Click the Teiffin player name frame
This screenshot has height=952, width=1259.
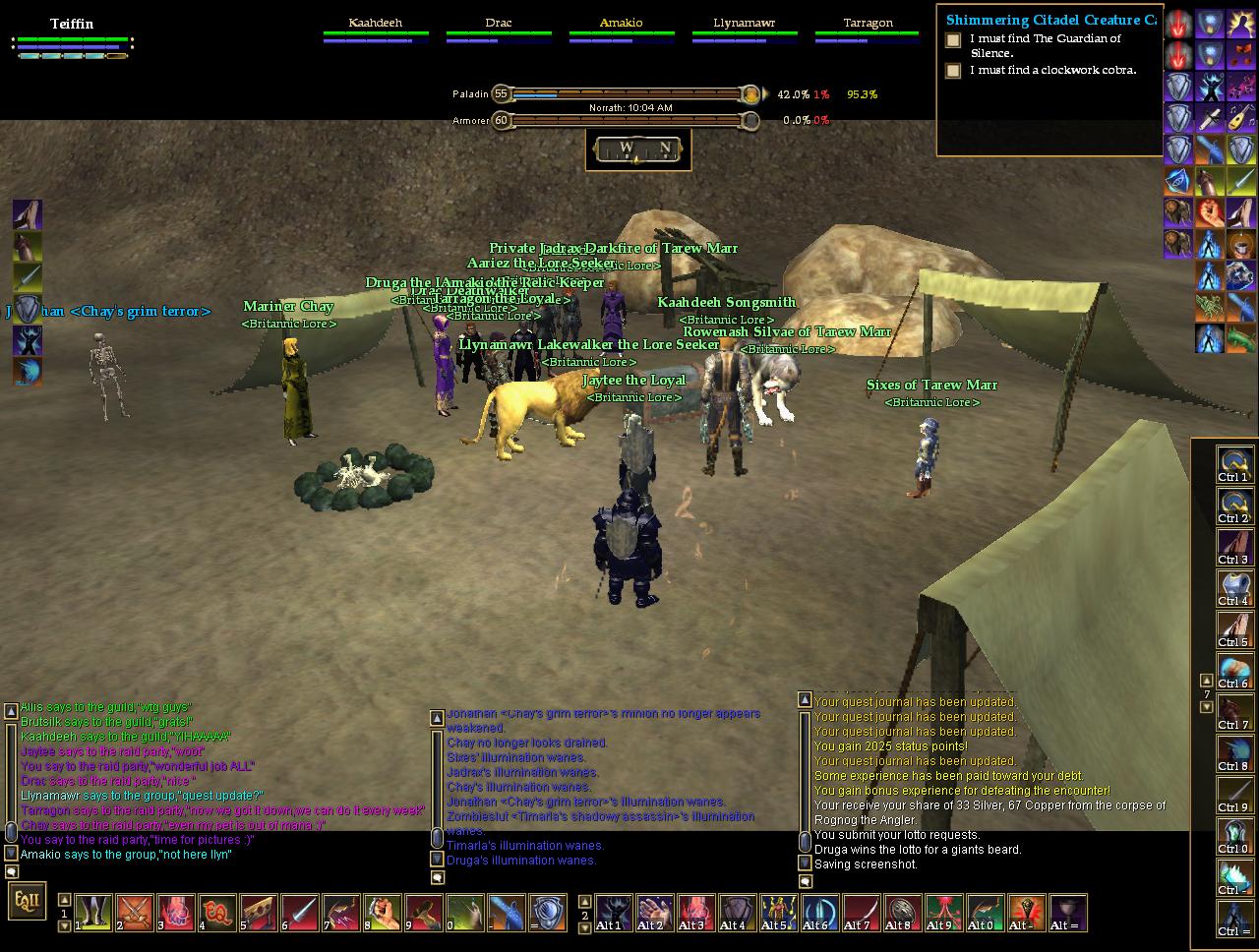72,25
